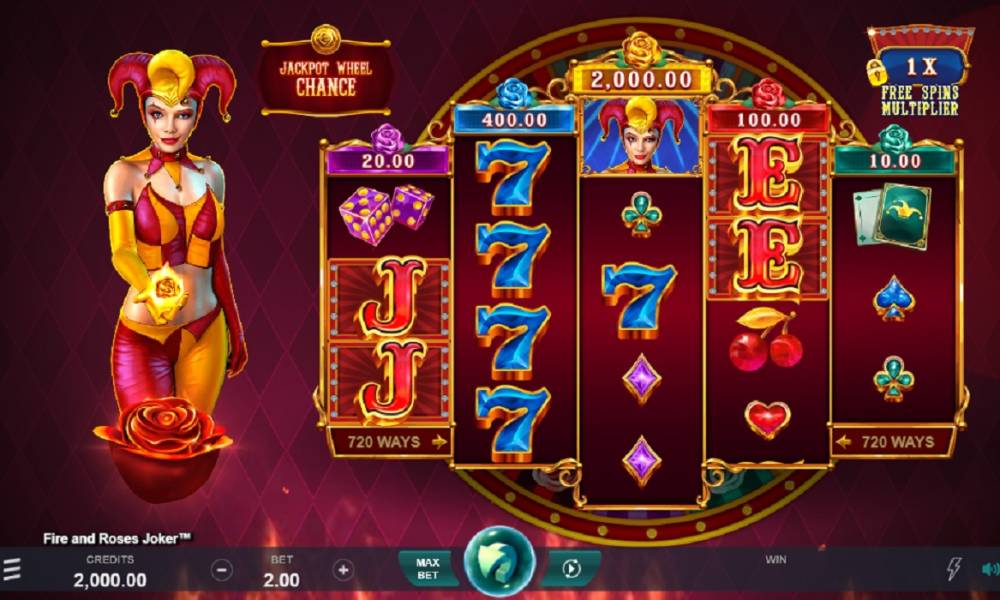This screenshot has height=600, width=1000.
Task: Open the autoplay options
Action: (x=572, y=569)
